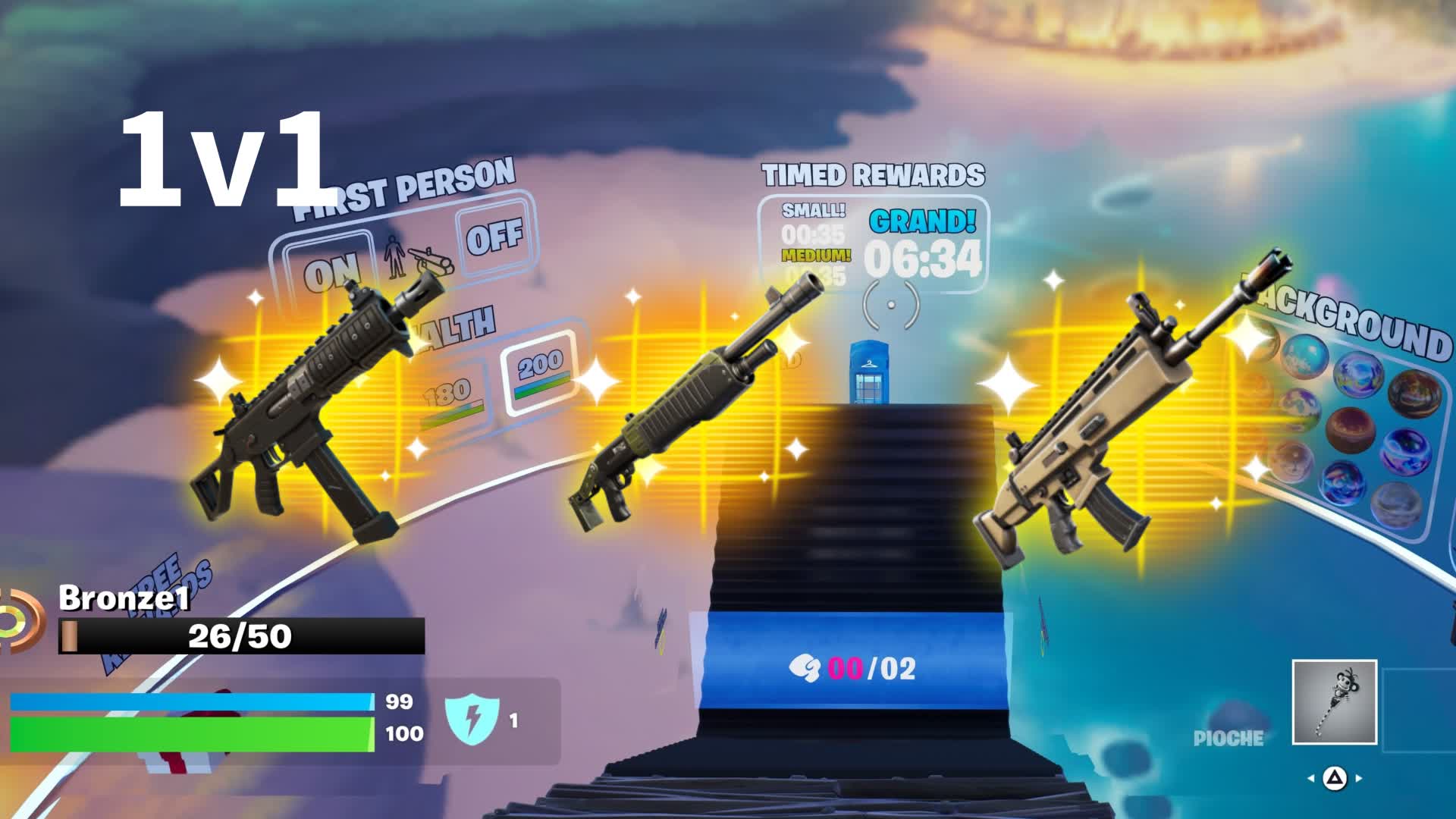Click the character icon between ON and OFF
The image size is (1456, 819).
click(413, 258)
